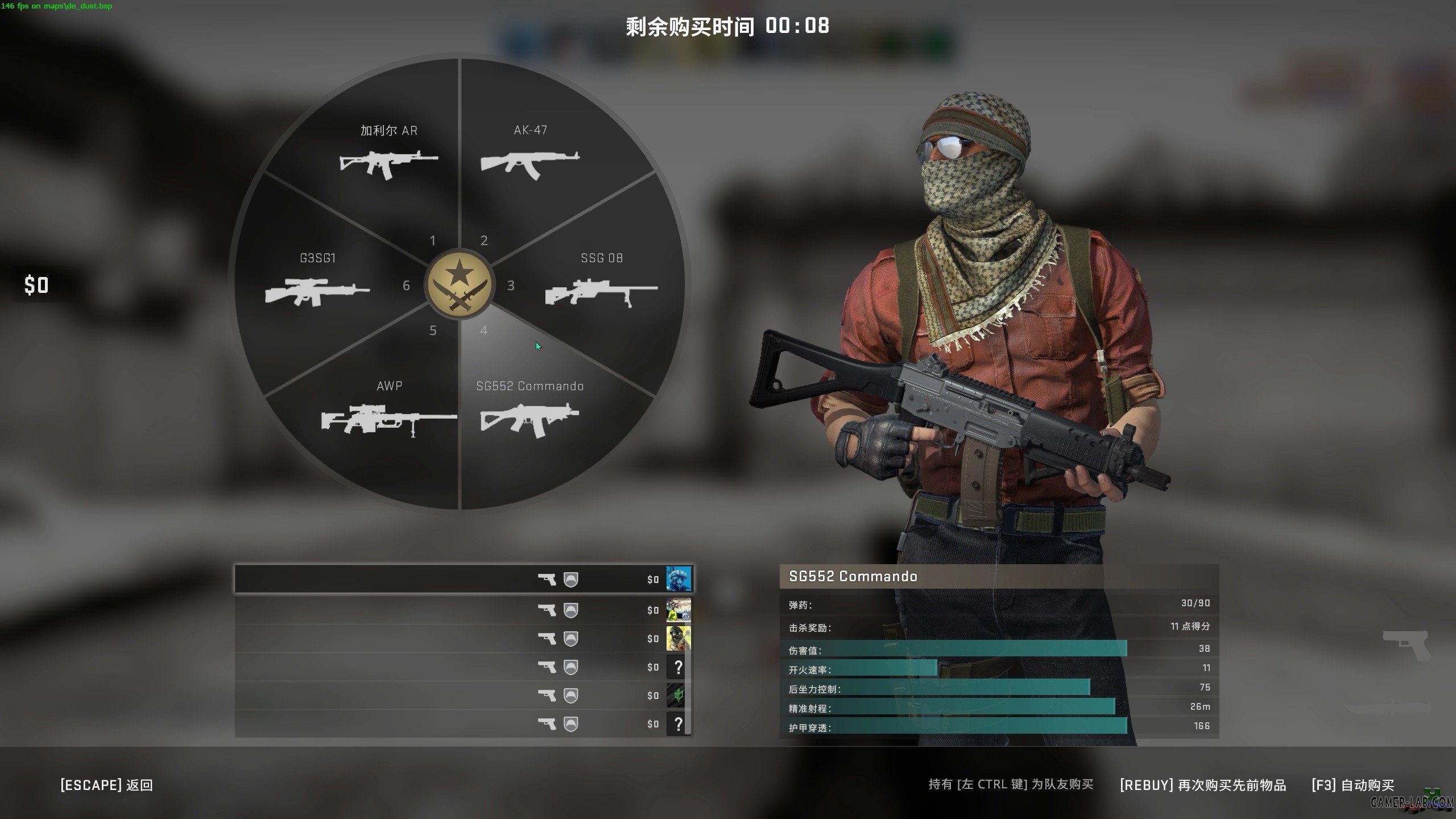Select slot number 2 on the buy wheel
This screenshot has width=1456, height=819.
coord(484,241)
